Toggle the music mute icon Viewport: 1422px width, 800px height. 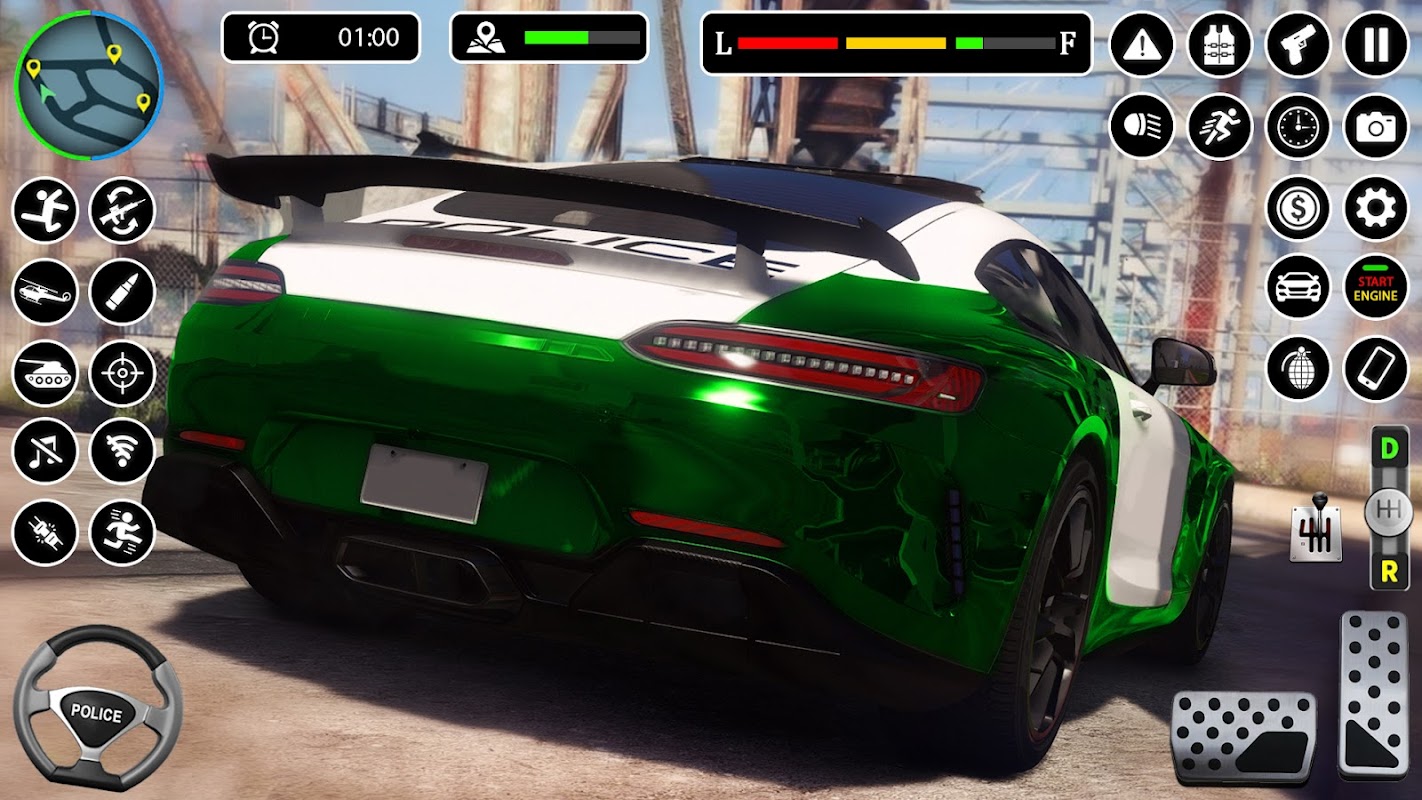click(x=45, y=451)
